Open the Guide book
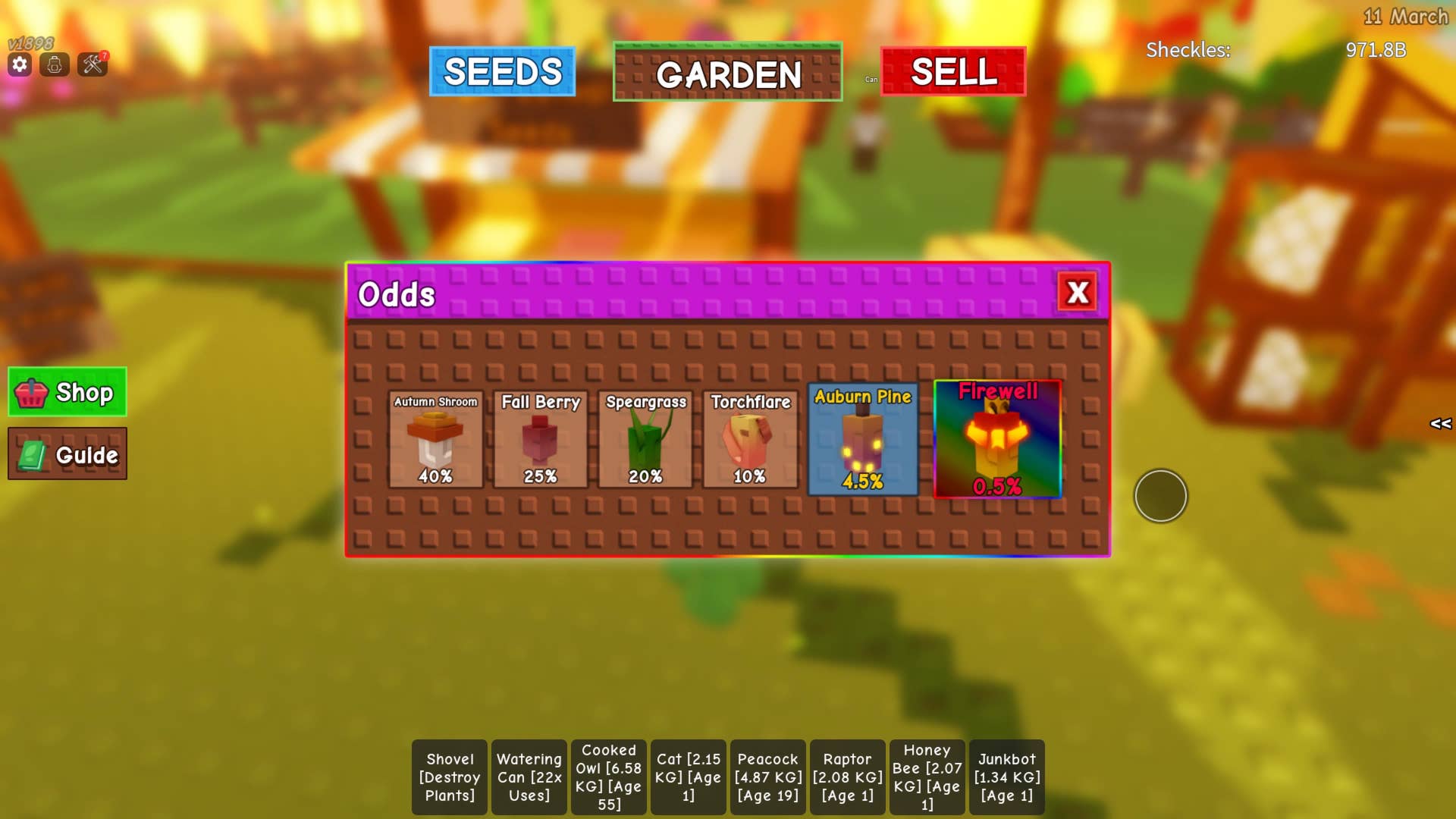 (x=67, y=454)
